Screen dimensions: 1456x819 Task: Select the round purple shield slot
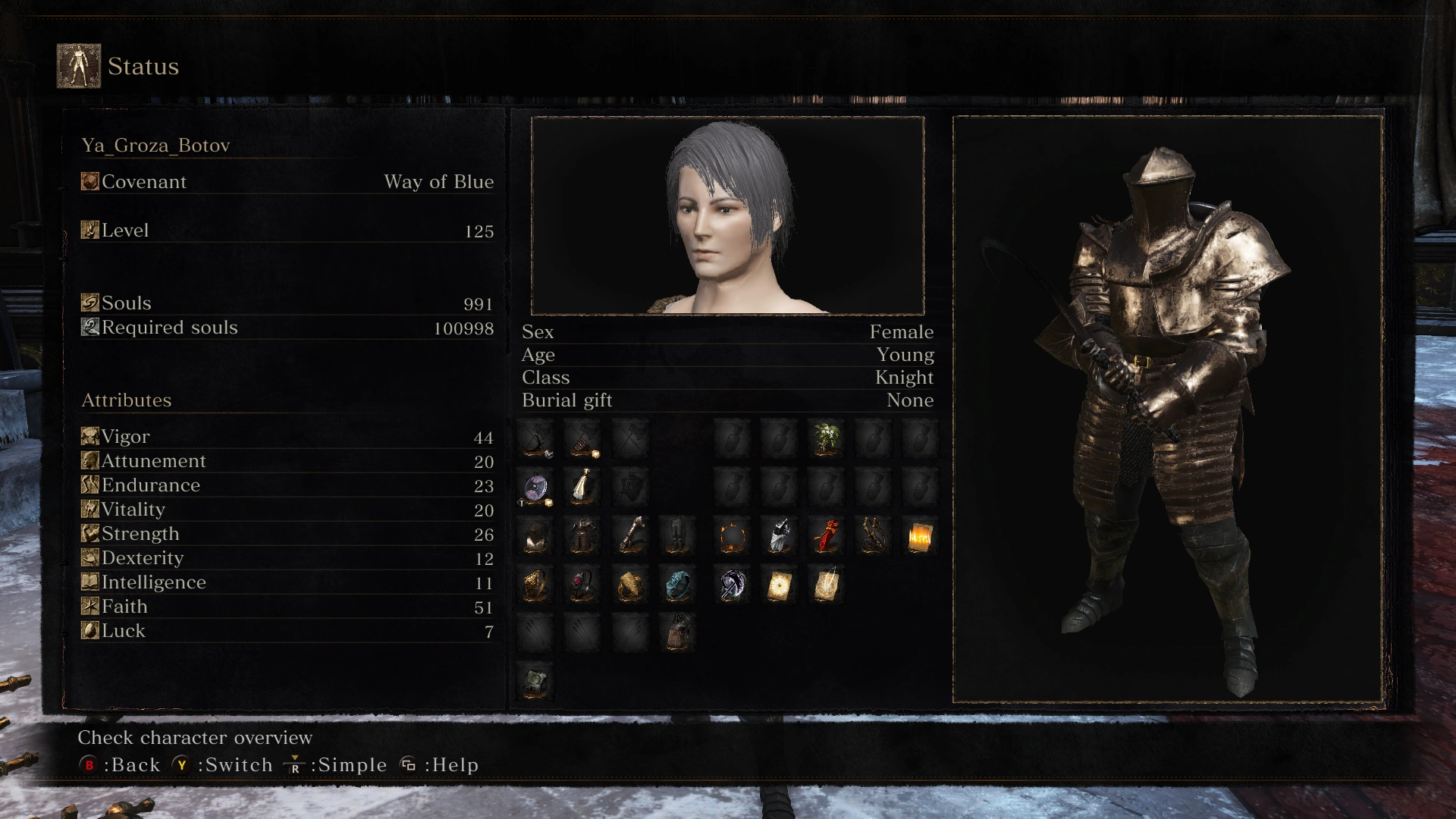click(x=536, y=488)
